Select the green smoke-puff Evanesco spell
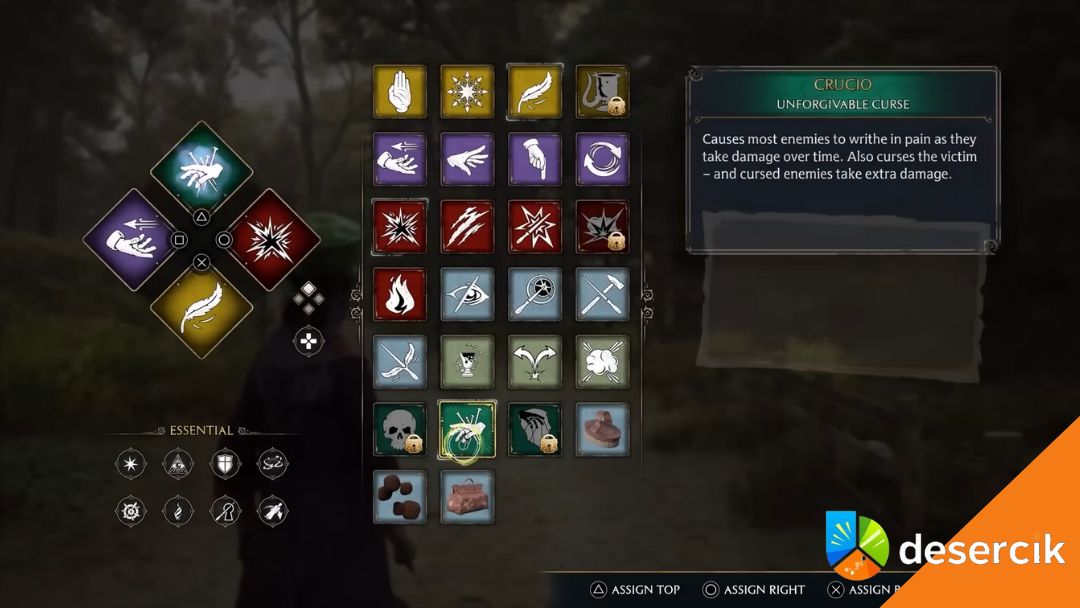Image resolution: width=1080 pixels, height=608 pixels. 602,361
